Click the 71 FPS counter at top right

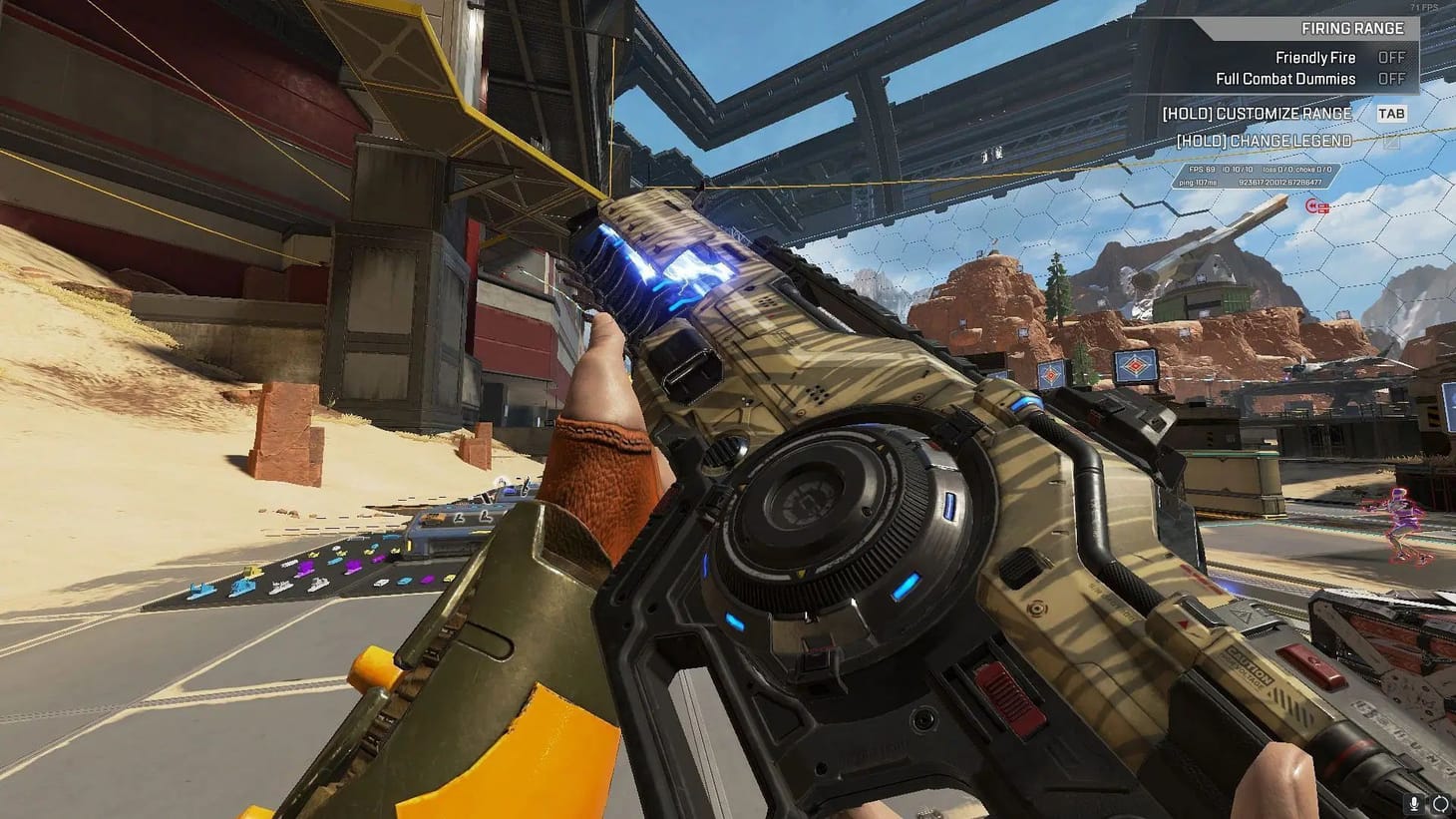pos(1423,7)
